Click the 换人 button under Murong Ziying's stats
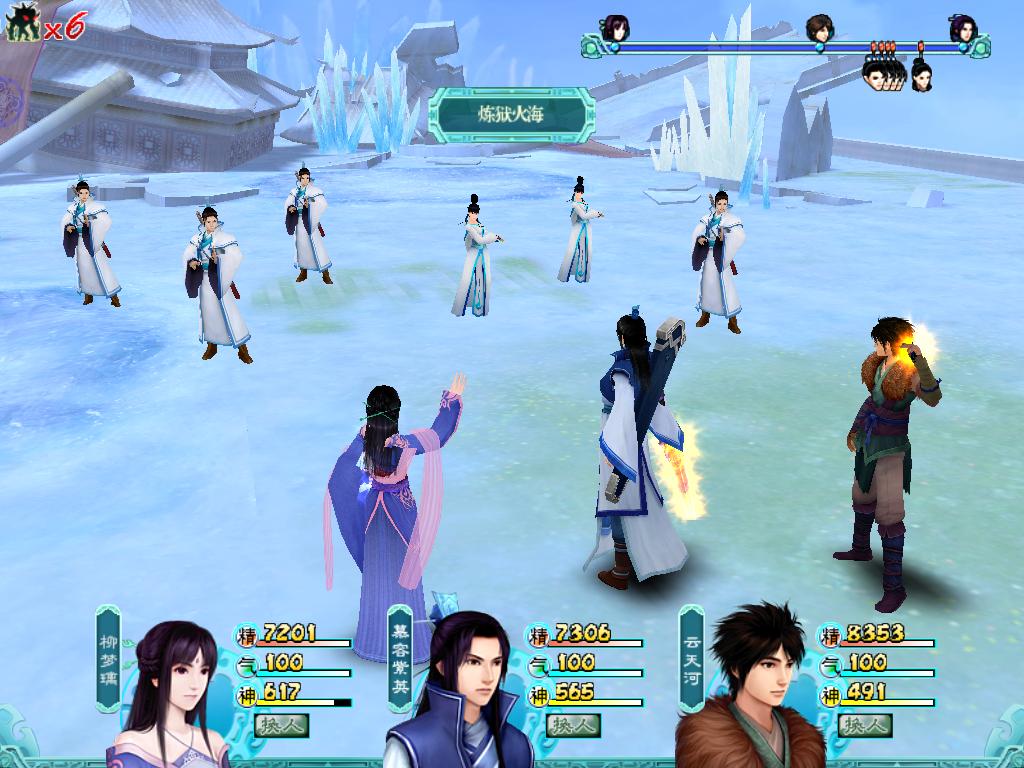Image resolution: width=1024 pixels, height=768 pixels. coord(574,725)
